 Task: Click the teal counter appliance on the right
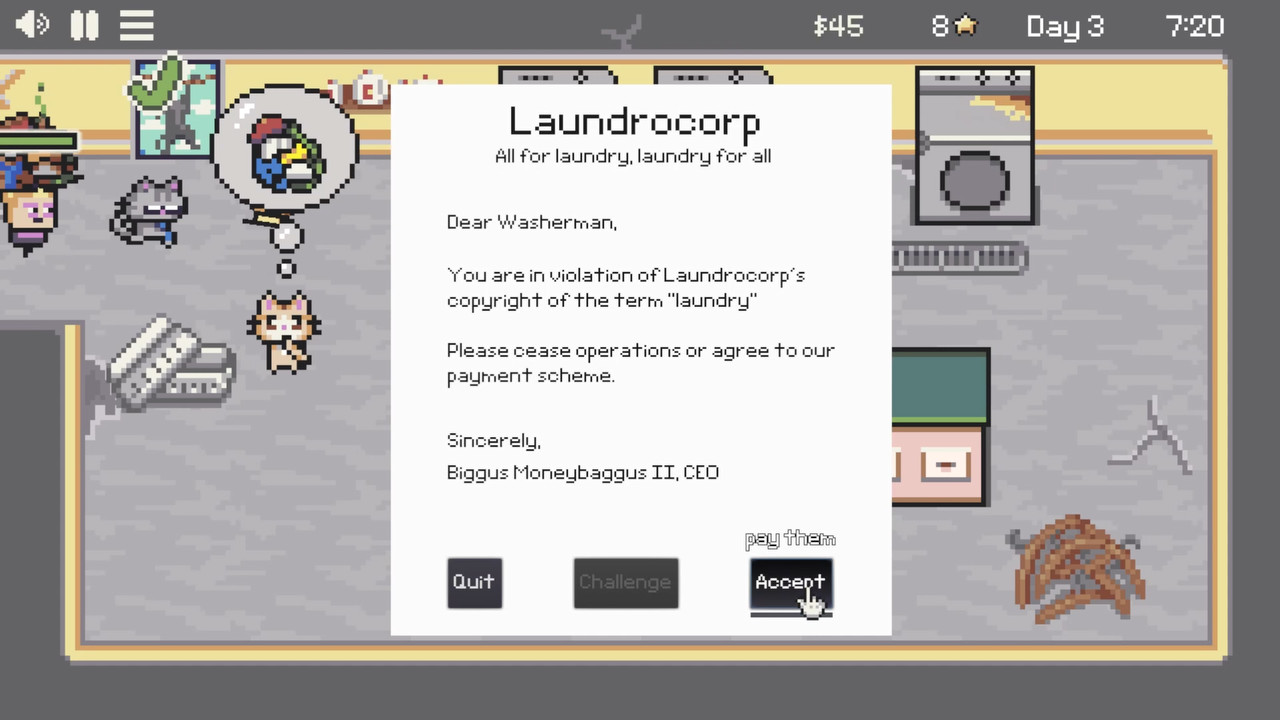(938, 385)
